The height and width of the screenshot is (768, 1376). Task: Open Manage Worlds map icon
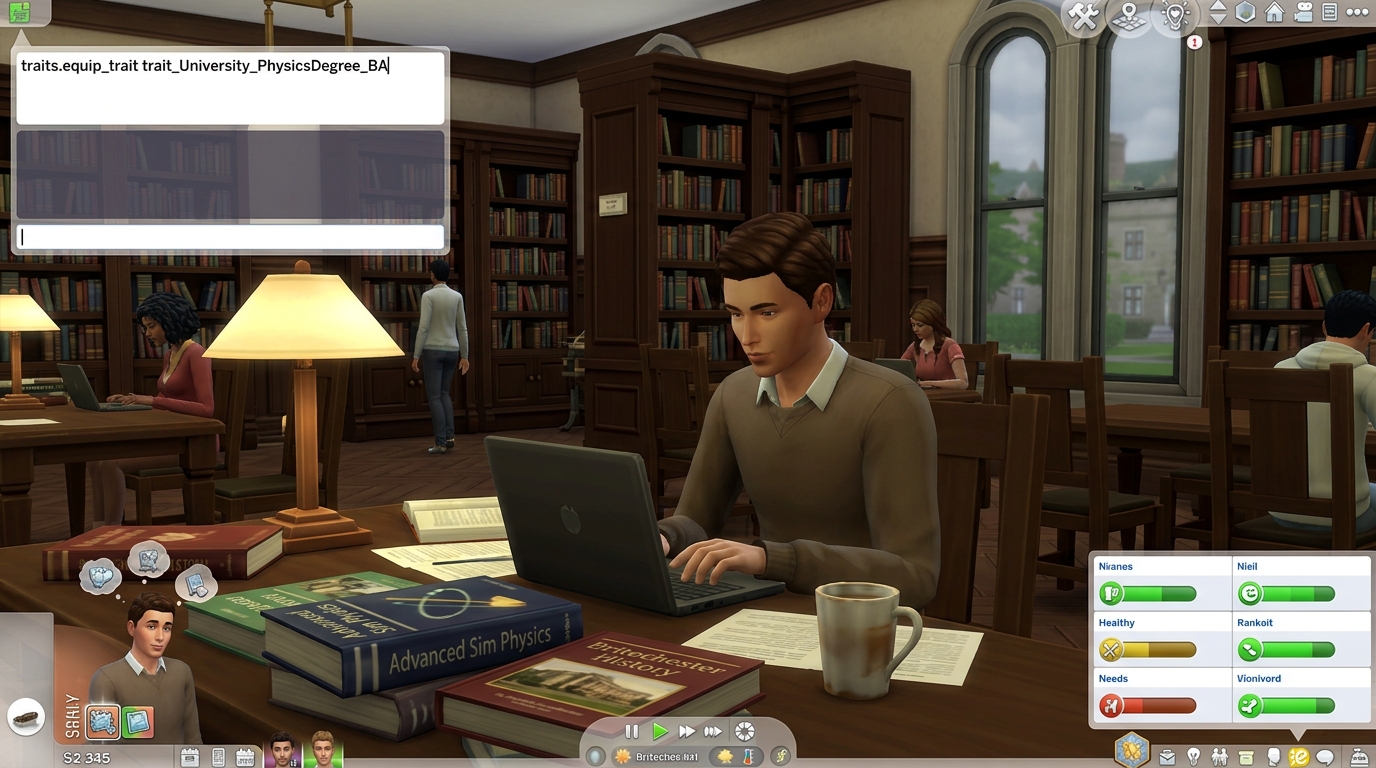1129,15
